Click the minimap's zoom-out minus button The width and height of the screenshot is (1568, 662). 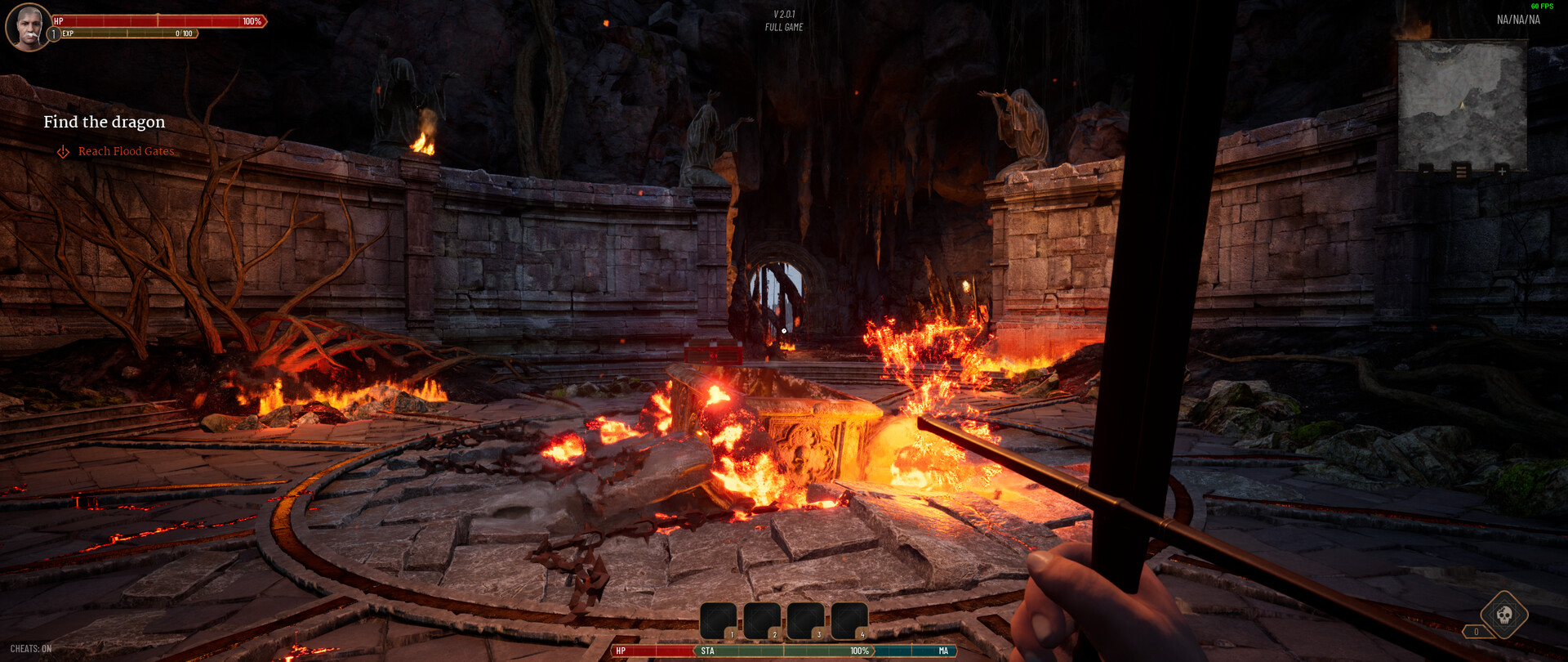point(1426,171)
